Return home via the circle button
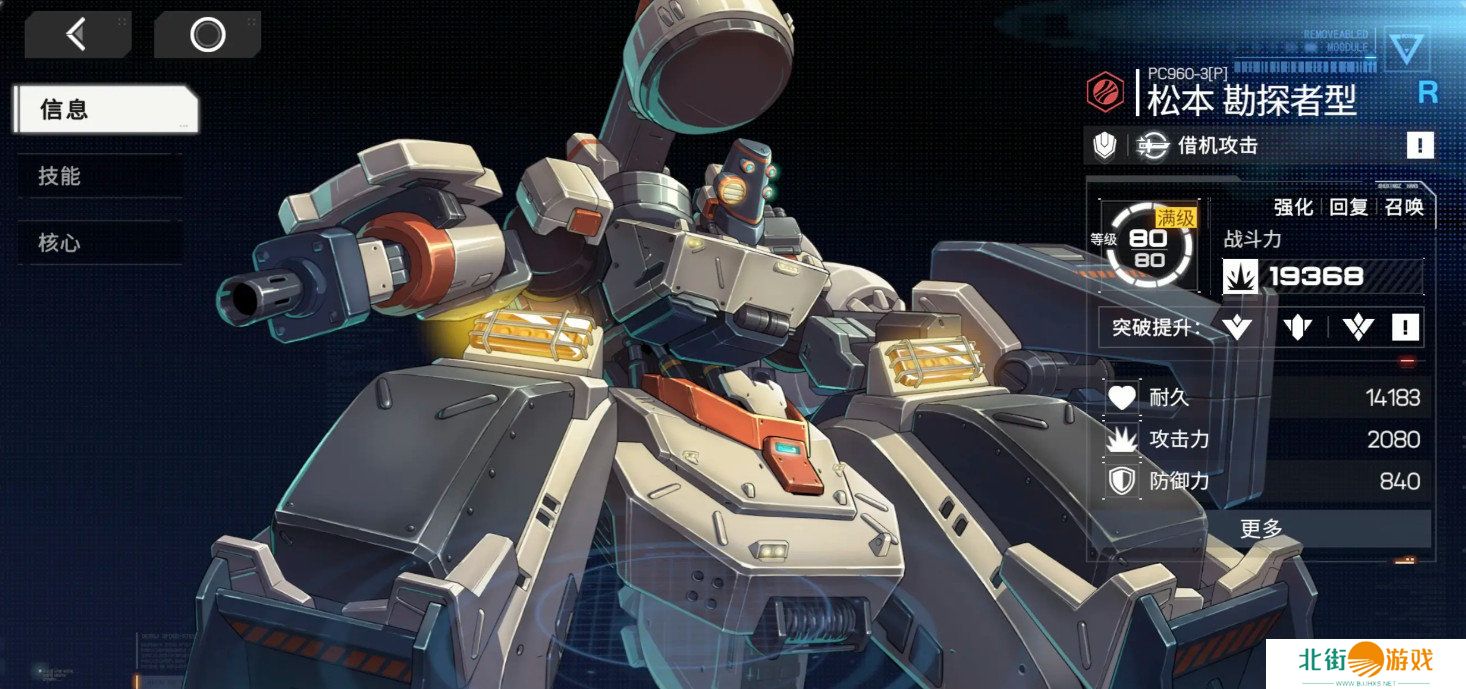Screen dimensions: 1466x689 [207, 35]
